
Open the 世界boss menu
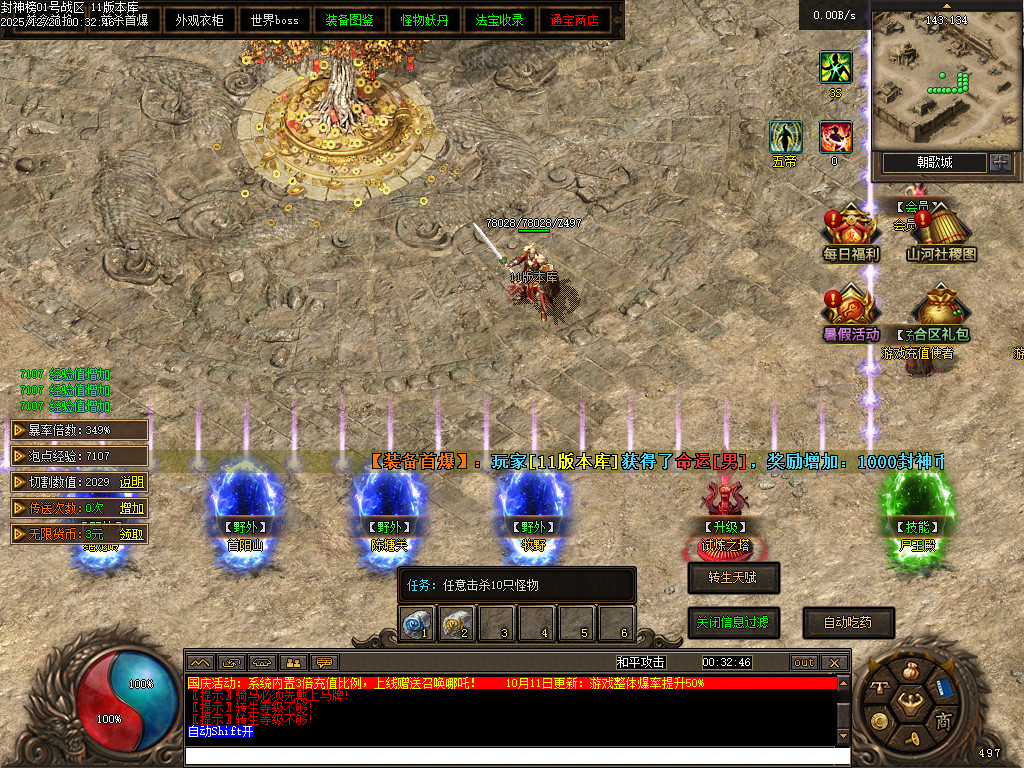(275, 20)
